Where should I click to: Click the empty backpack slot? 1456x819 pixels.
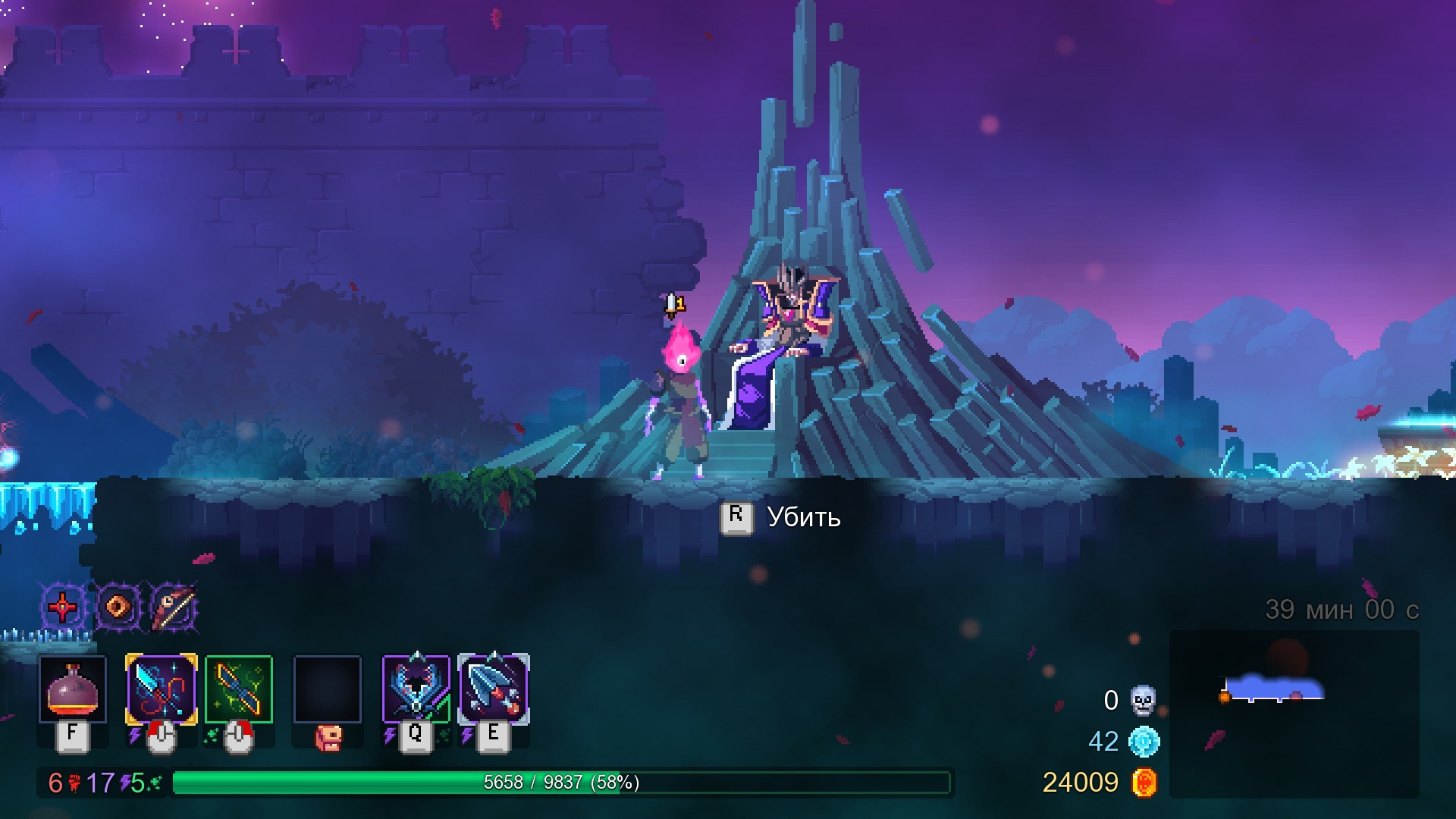point(328,689)
